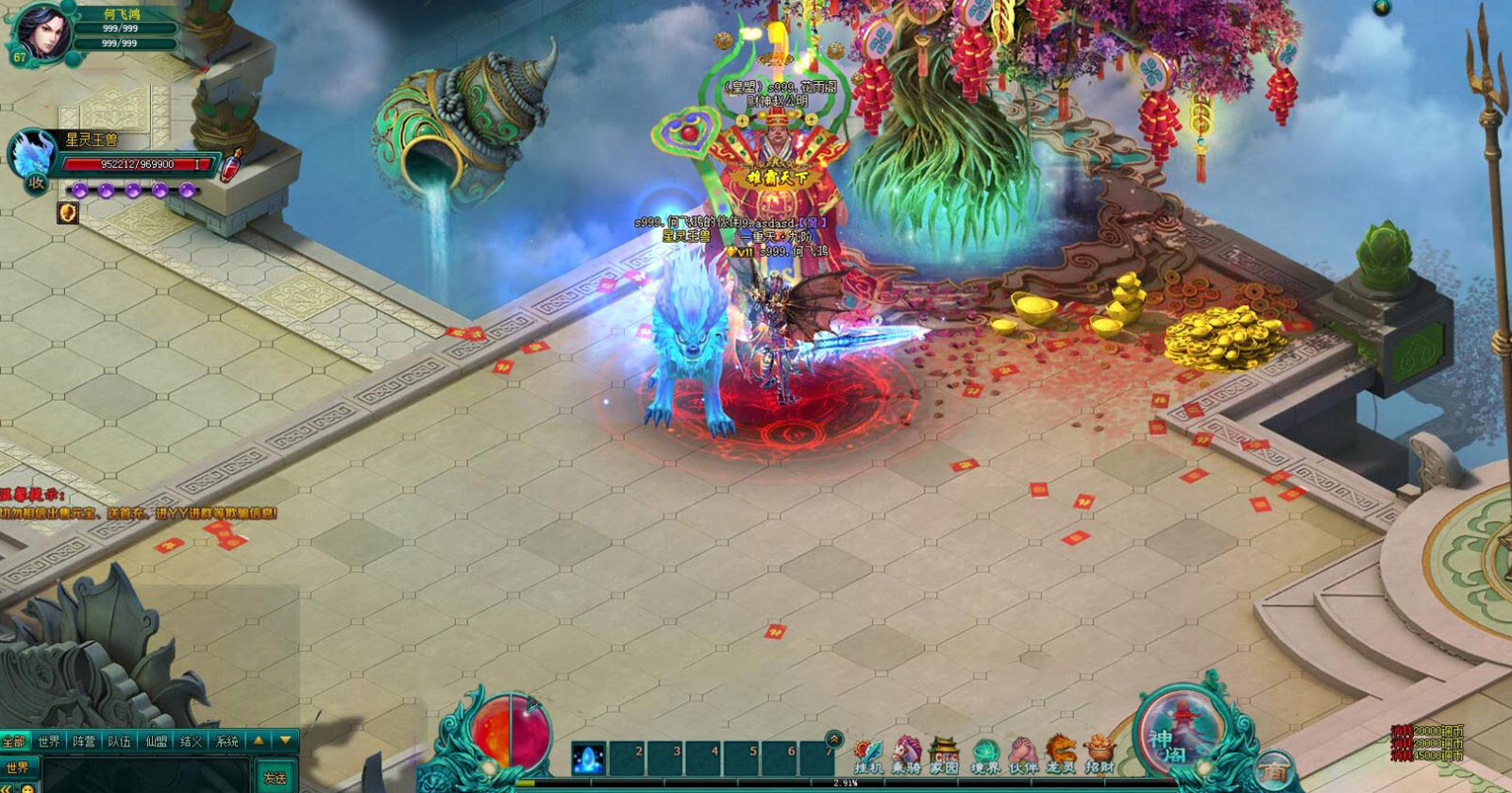The image size is (1512, 793).
Task: Open the 家园 homestead panel
Action: point(945,756)
